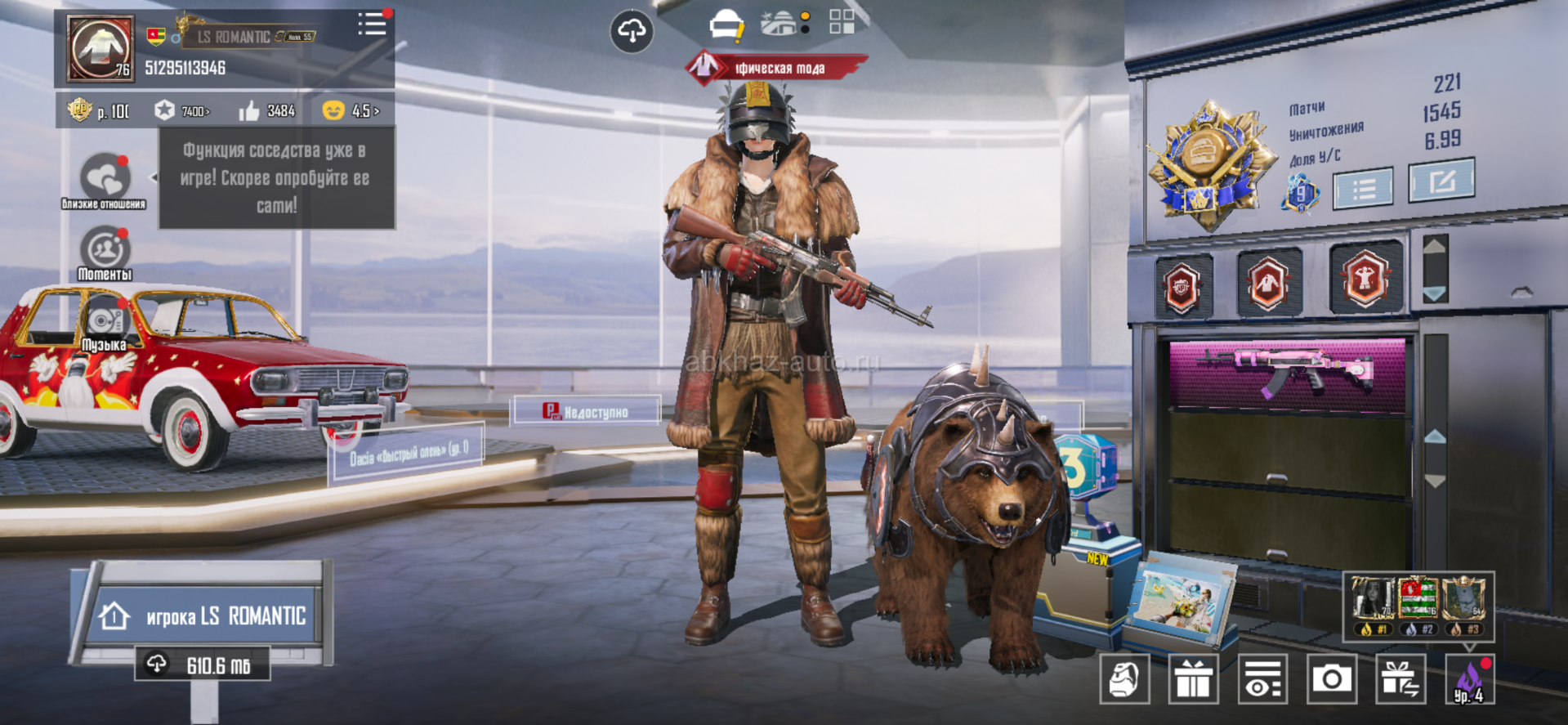This screenshot has height=725, width=1568.
Task: Open the purple flame level 4 button
Action: click(1470, 680)
